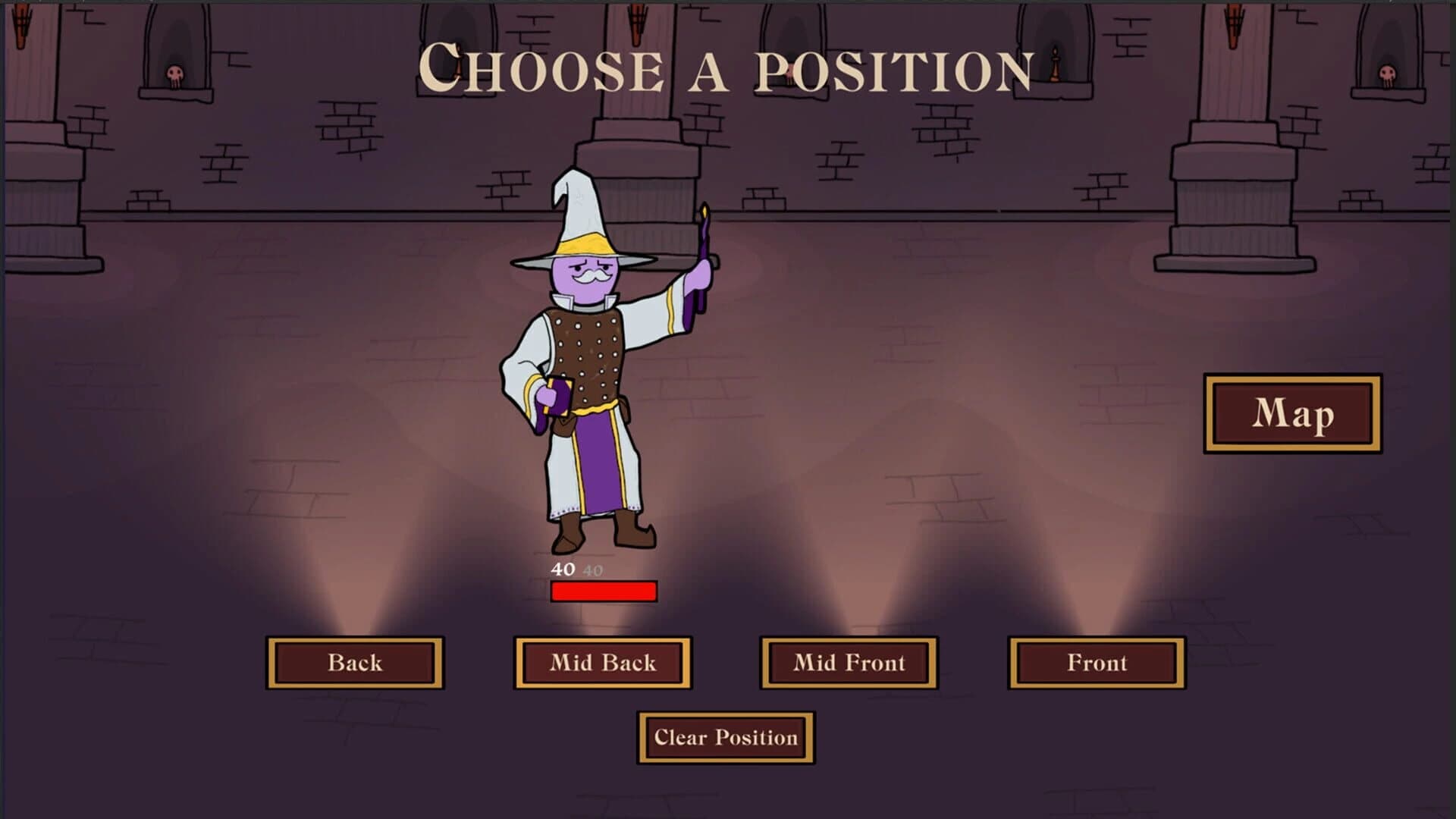The height and width of the screenshot is (819, 1456).
Task: Place the wizard in the Front position
Action: tap(1097, 663)
